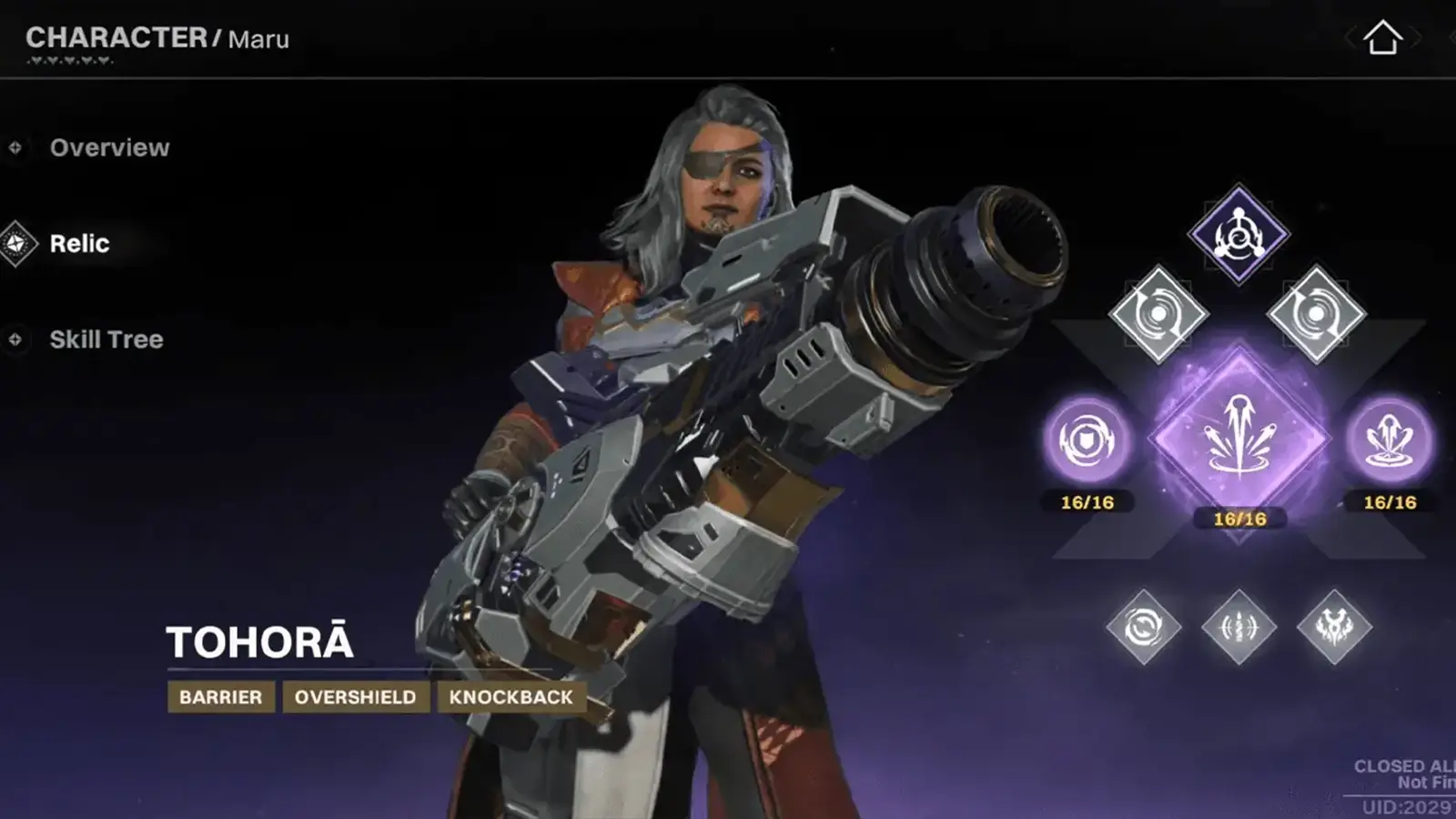
Task: Click the right swirl relic upgrade node
Action: [x=1317, y=316]
